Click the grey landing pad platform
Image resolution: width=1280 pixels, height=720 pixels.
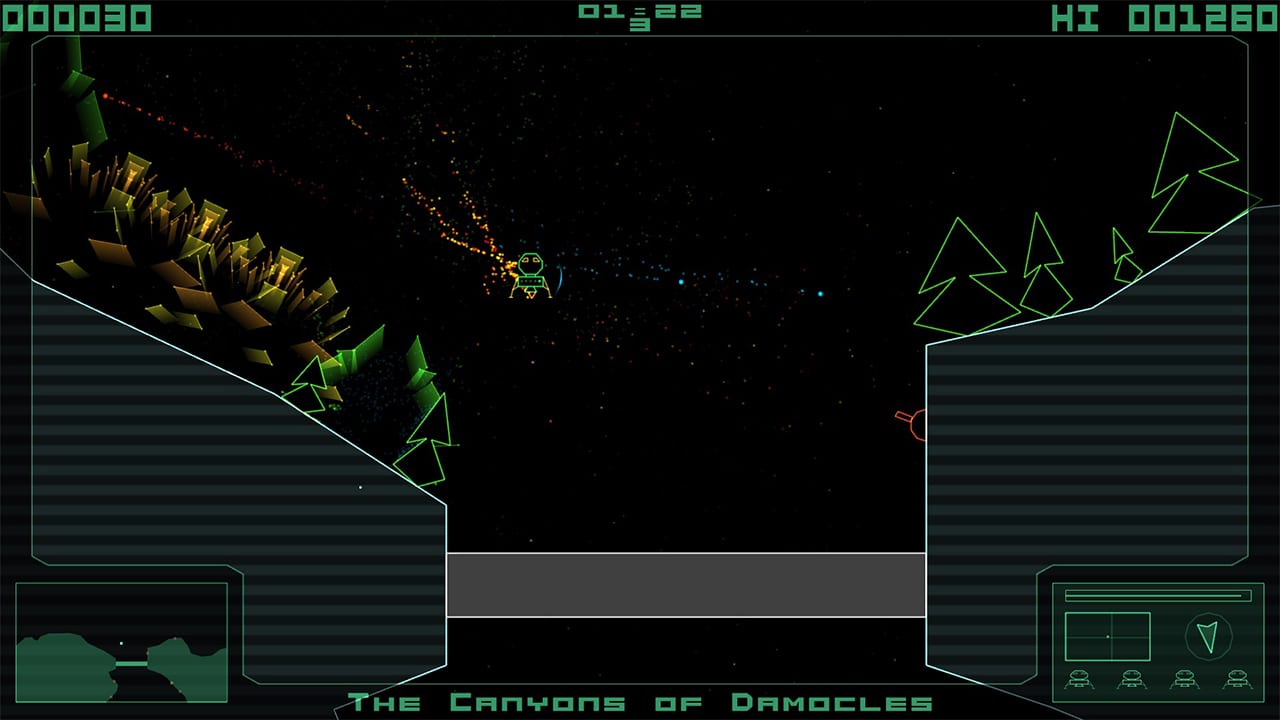[688, 585]
